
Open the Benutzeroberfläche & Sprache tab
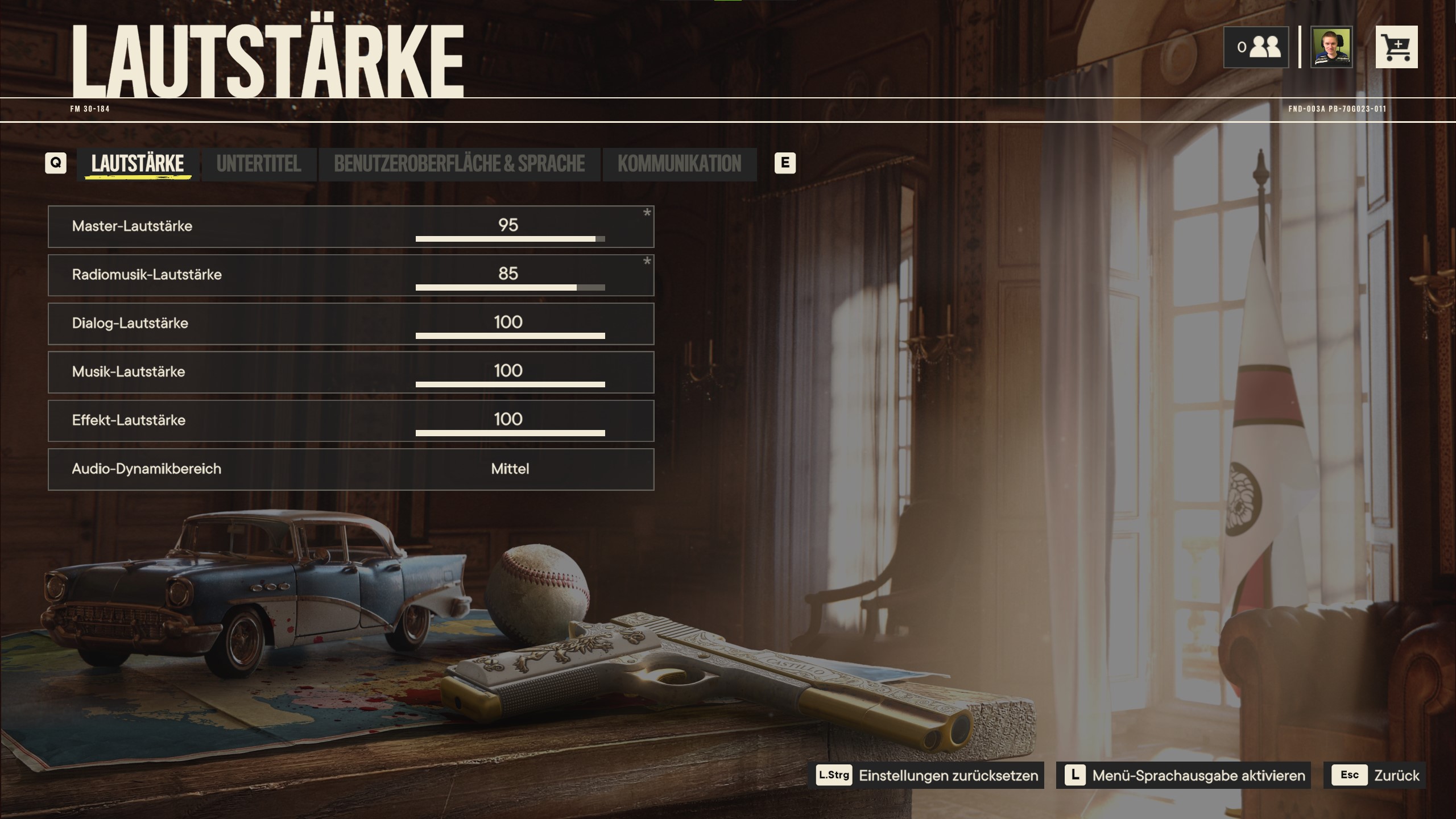(459, 164)
